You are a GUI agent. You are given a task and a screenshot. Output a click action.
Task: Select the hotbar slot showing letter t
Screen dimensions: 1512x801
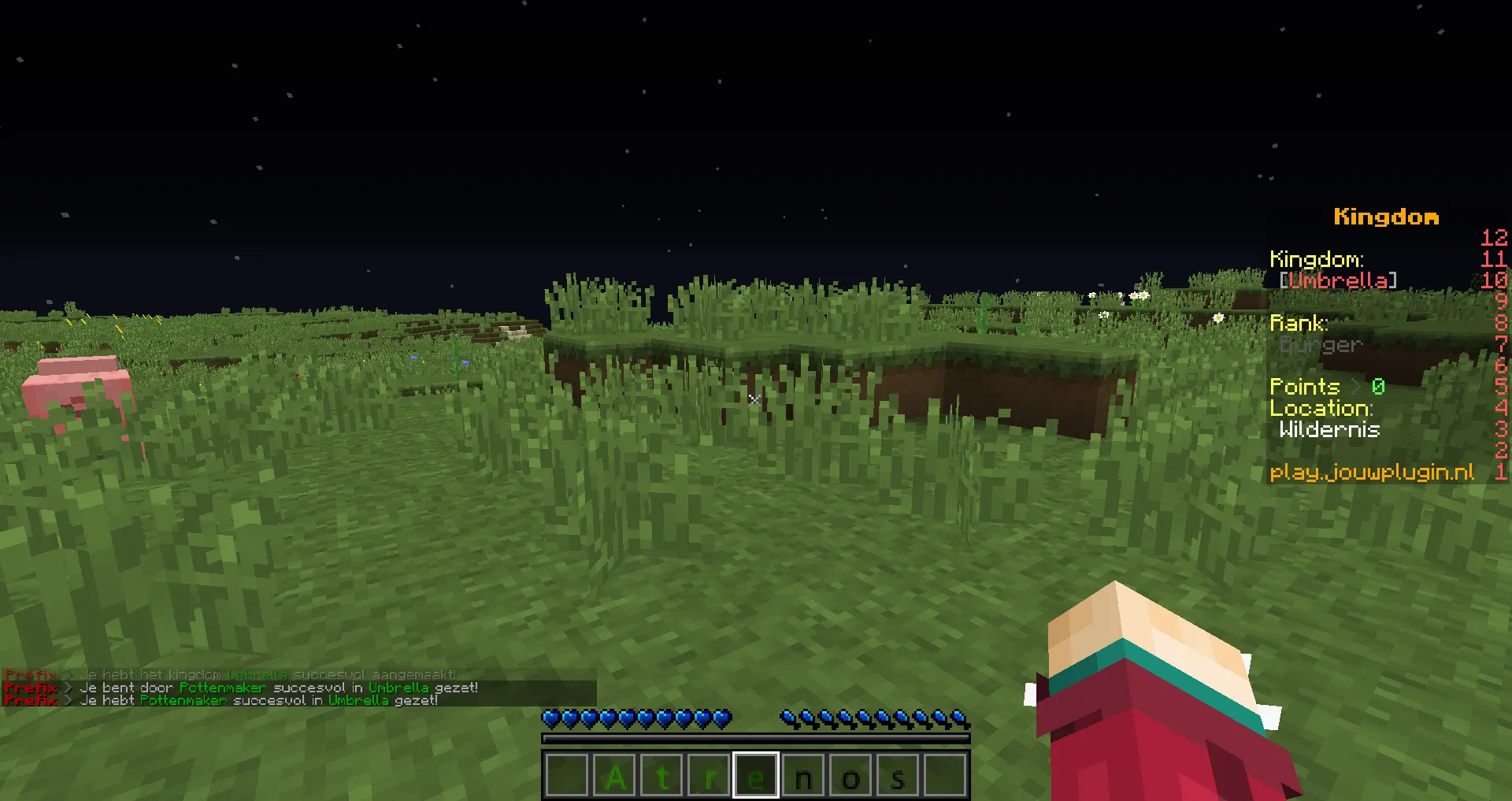coord(661,777)
